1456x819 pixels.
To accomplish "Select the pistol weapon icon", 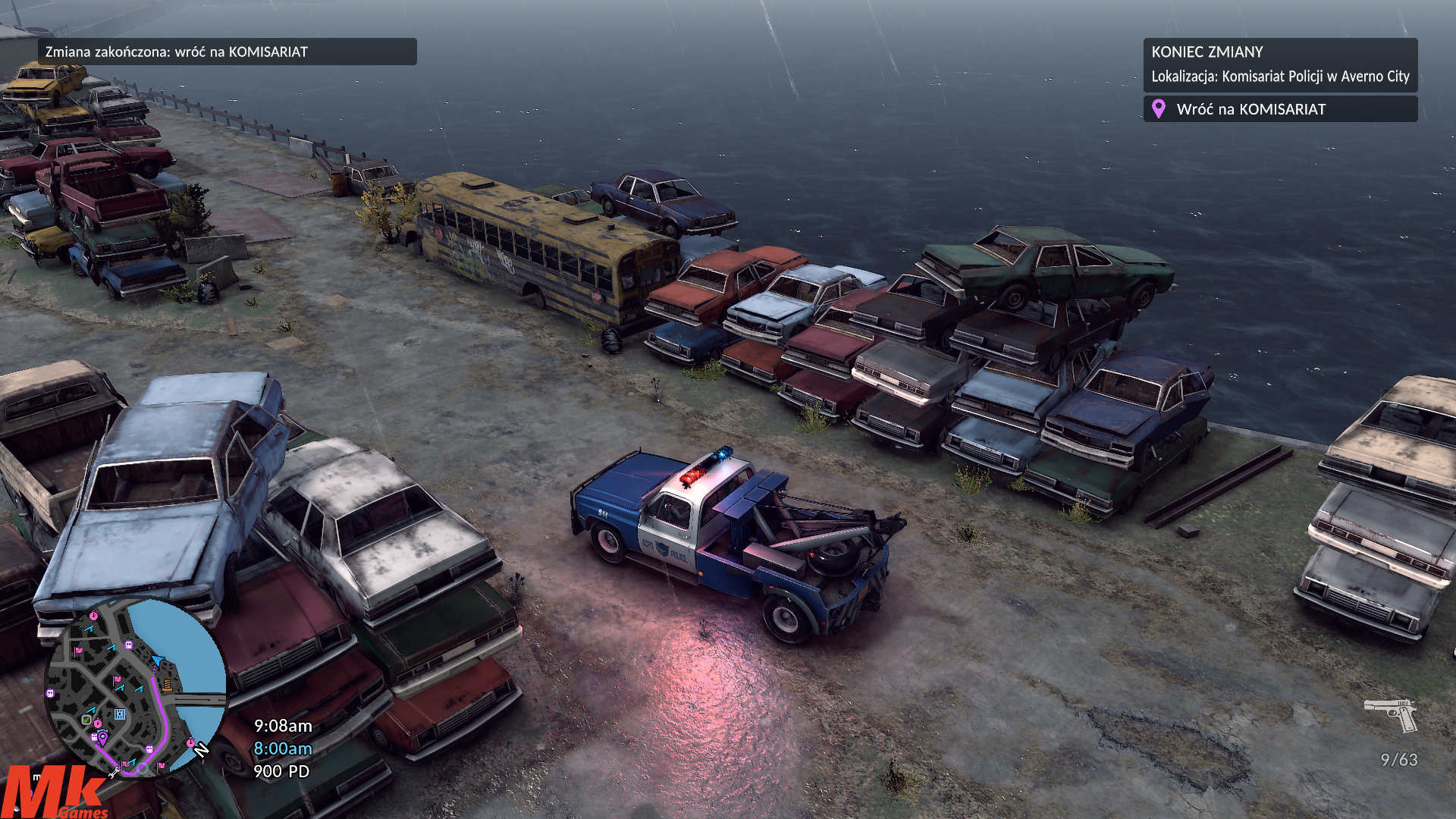I will [1391, 714].
